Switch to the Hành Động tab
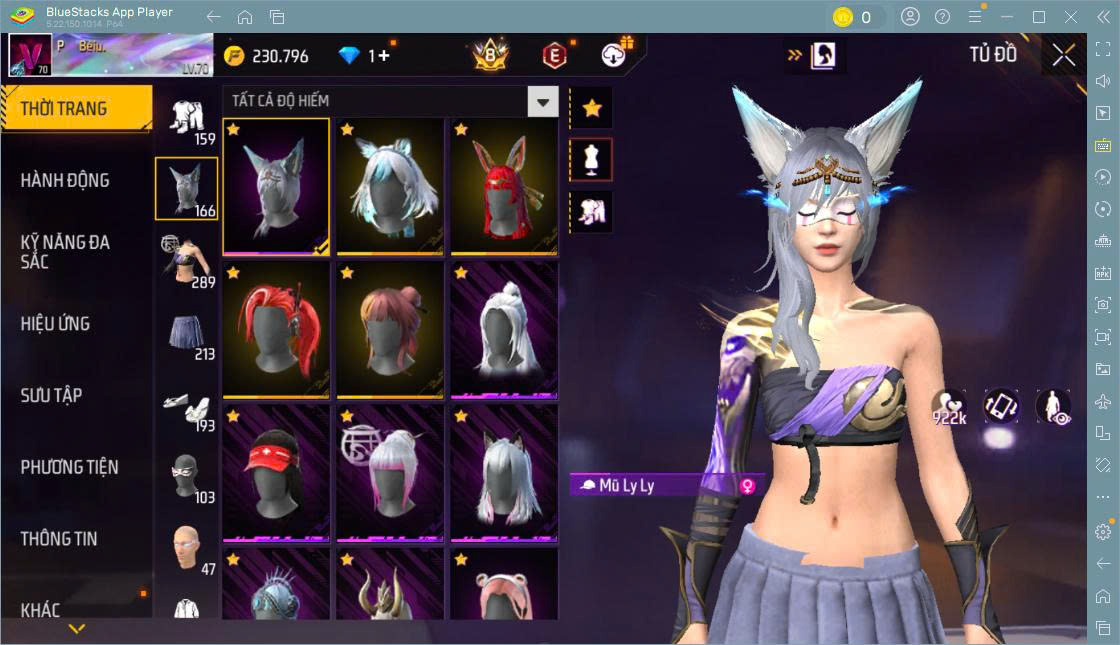The height and width of the screenshot is (645, 1120). [66, 181]
